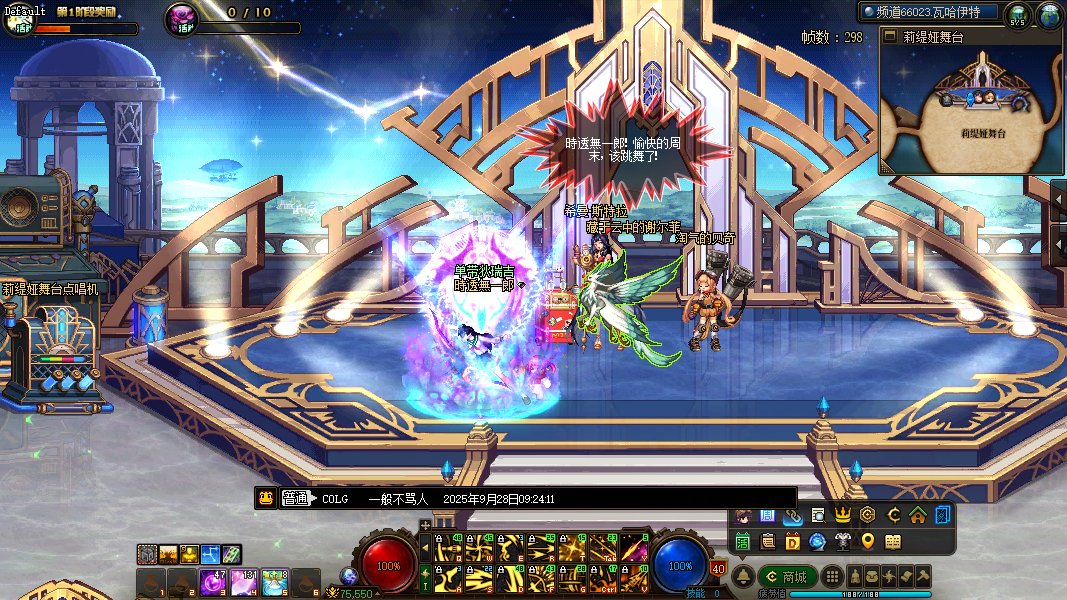Open the armor equipment icon

click(842, 542)
